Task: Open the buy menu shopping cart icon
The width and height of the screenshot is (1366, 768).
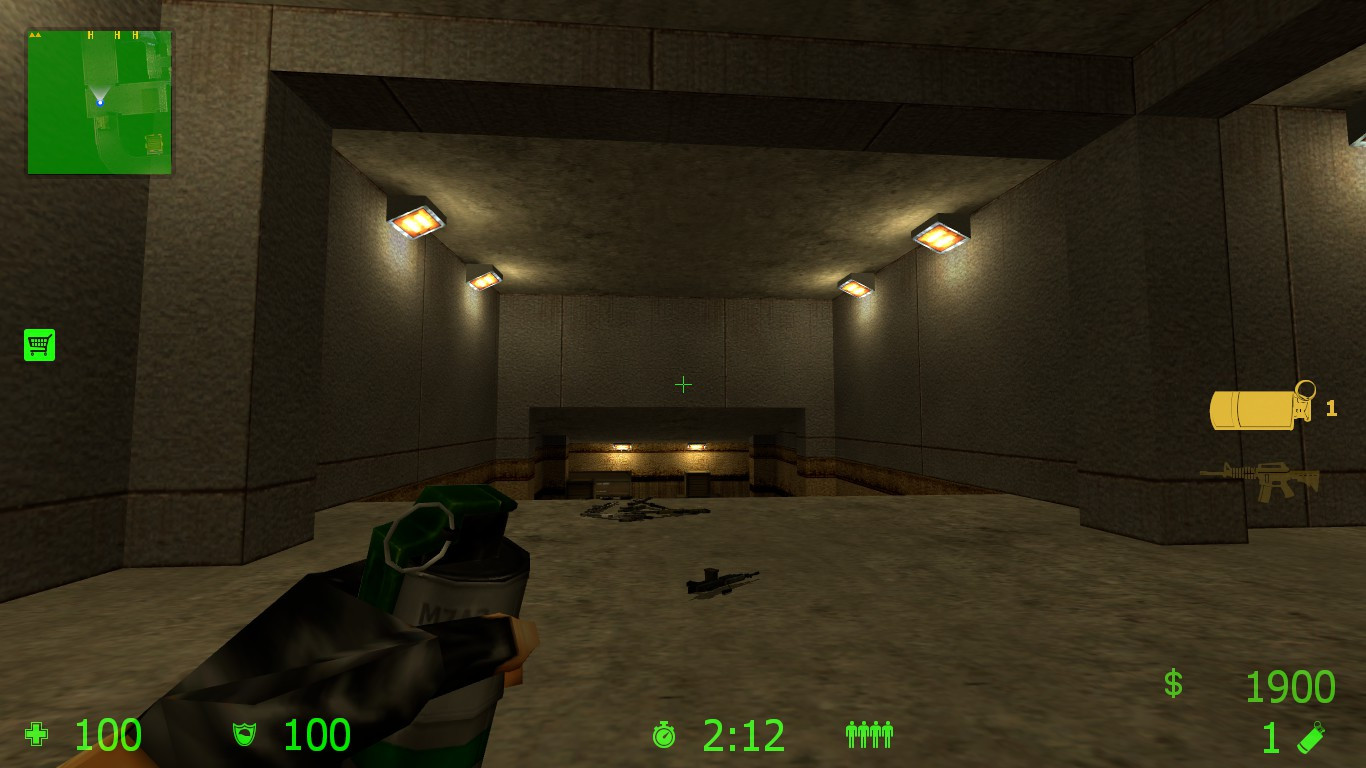Action: pos(39,344)
